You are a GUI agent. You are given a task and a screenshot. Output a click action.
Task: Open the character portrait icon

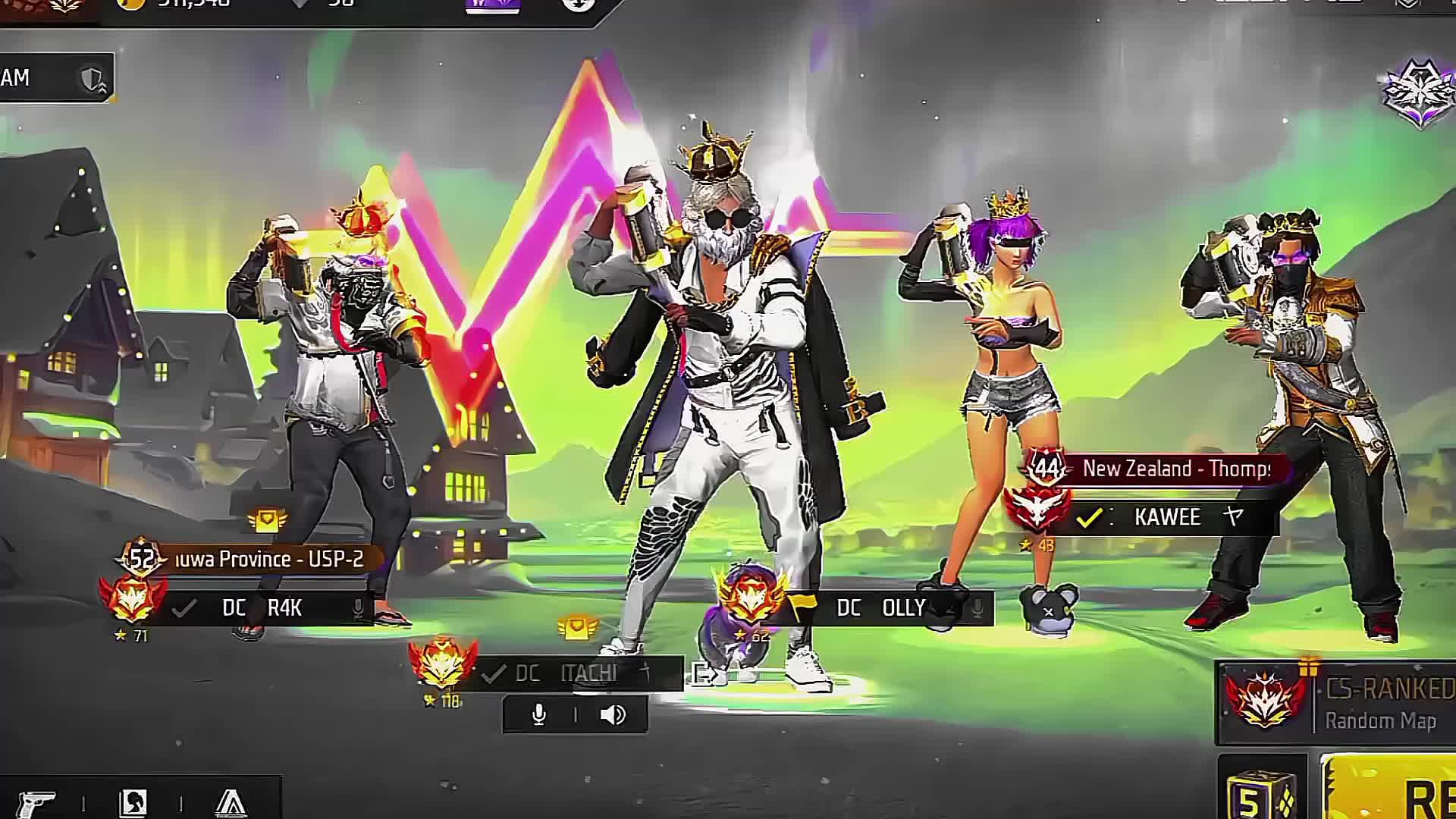coord(133,802)
